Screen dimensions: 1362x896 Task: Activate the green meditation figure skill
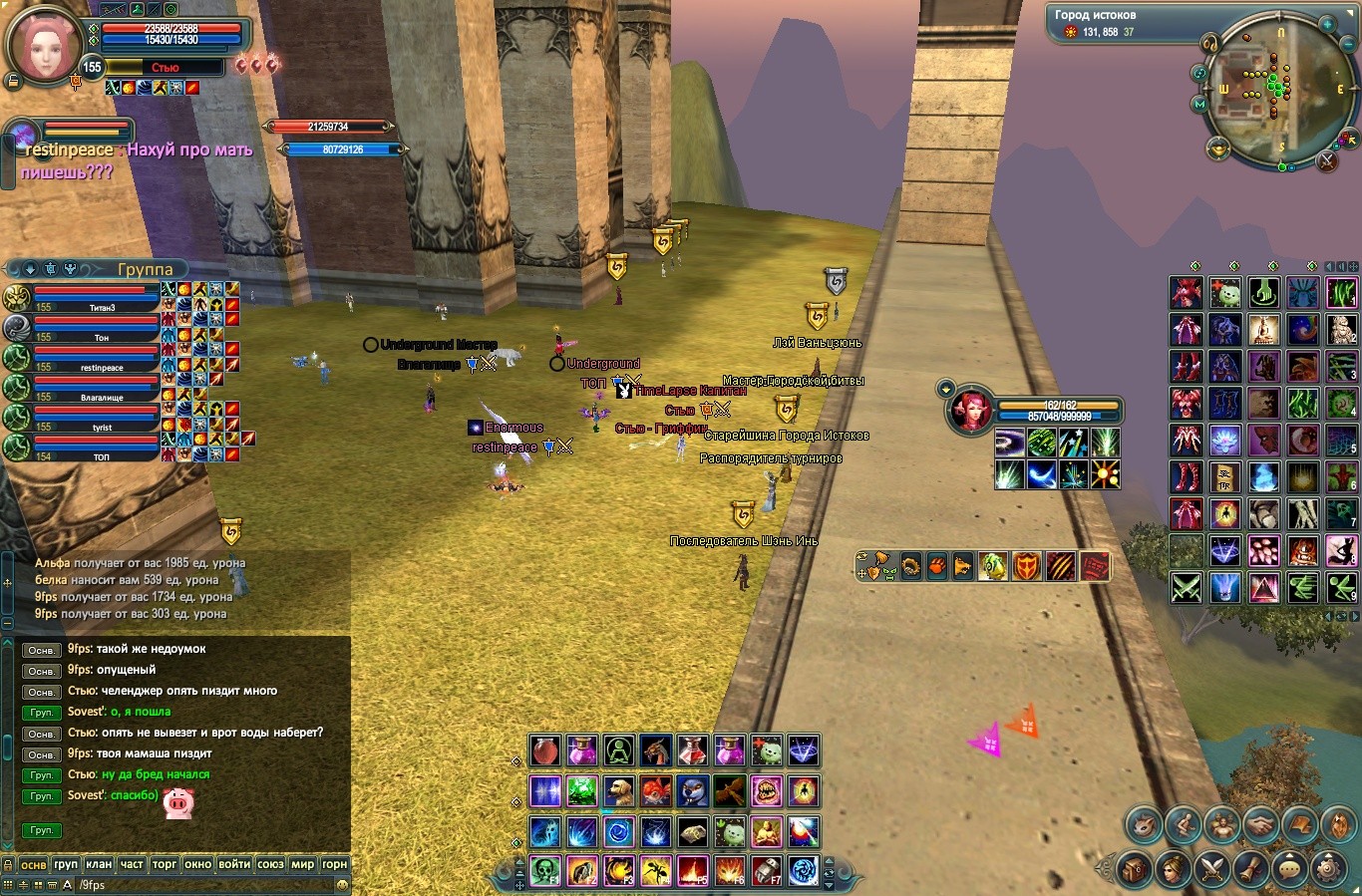tap(618, 749)
